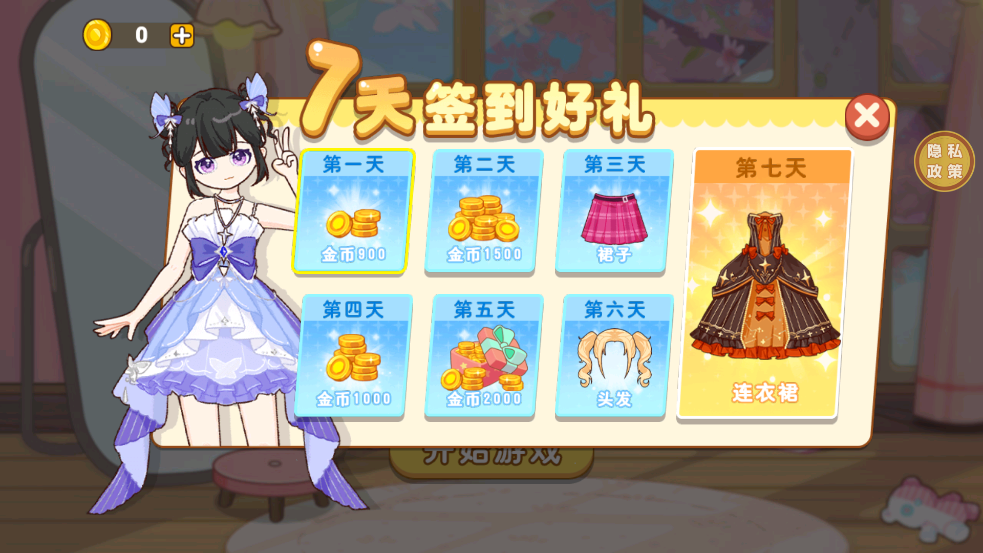Open the privacy policy button
Image resolution: width=983 pixels, height=553 pixels.
coord(943,161)
